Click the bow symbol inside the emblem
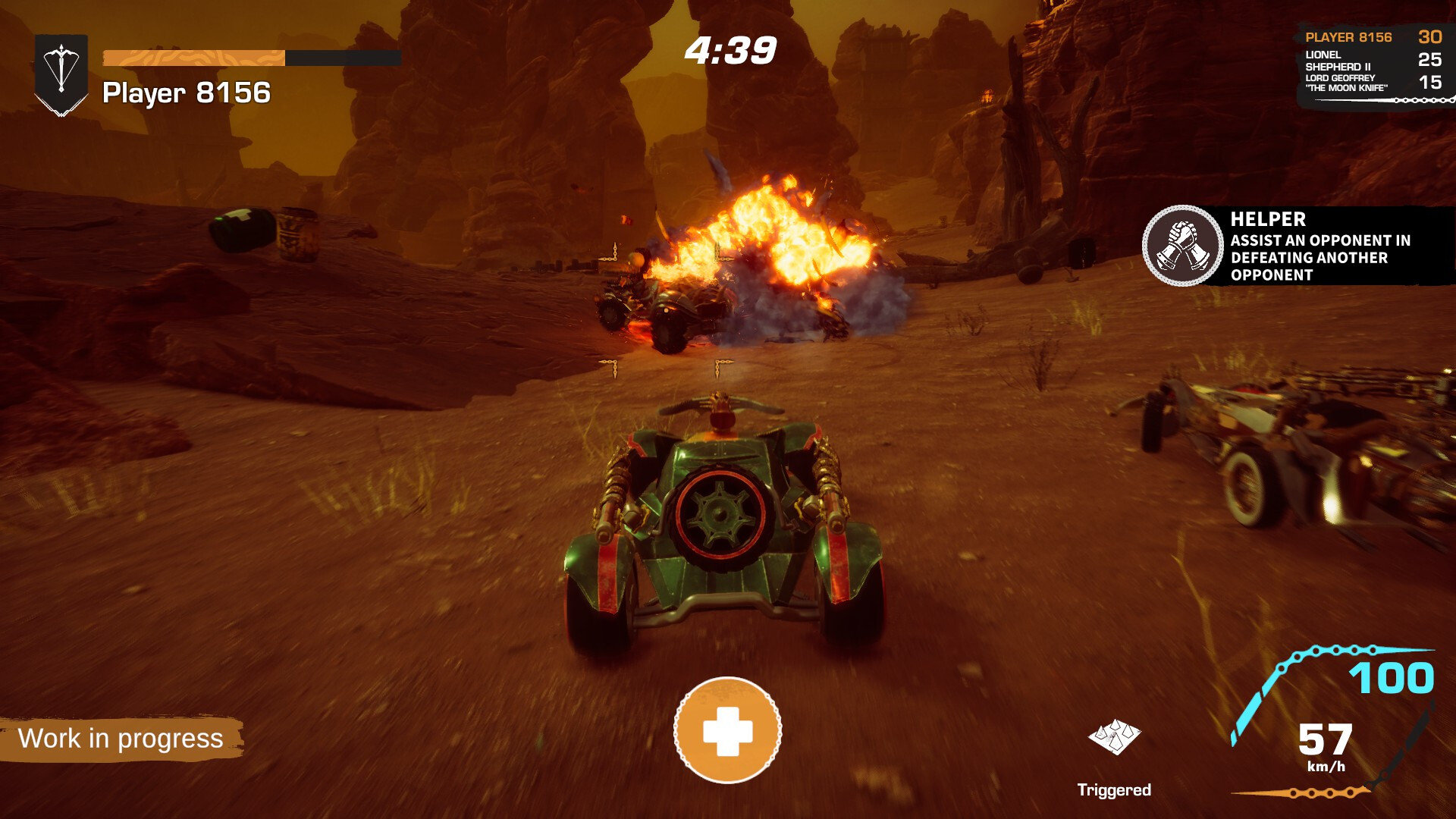The width and height of the screenshot is (1456, 819). click(61, 67)
